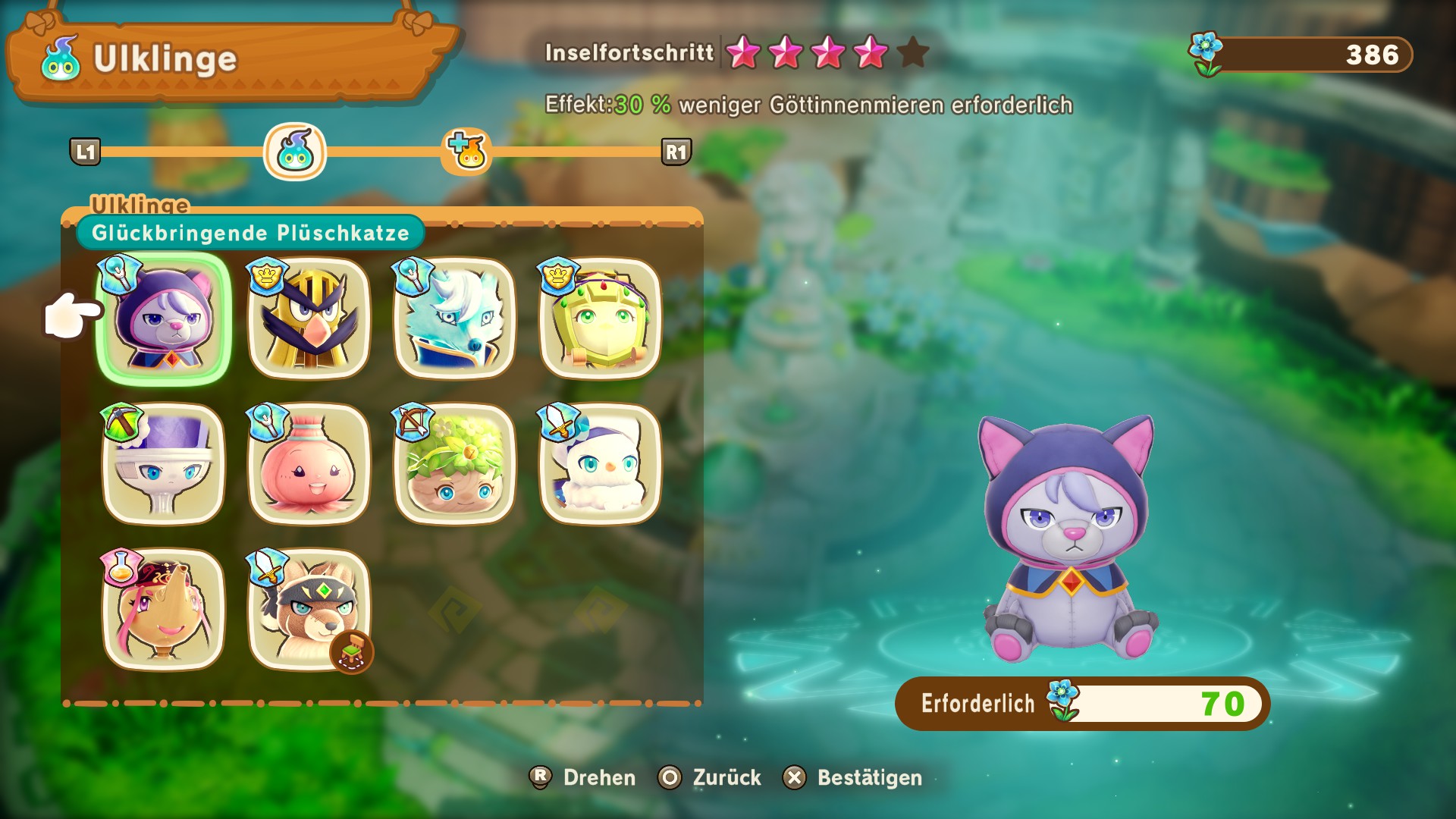
Task: Switch to the blue Ulklinge tab
Action: [x=295, y=152]
